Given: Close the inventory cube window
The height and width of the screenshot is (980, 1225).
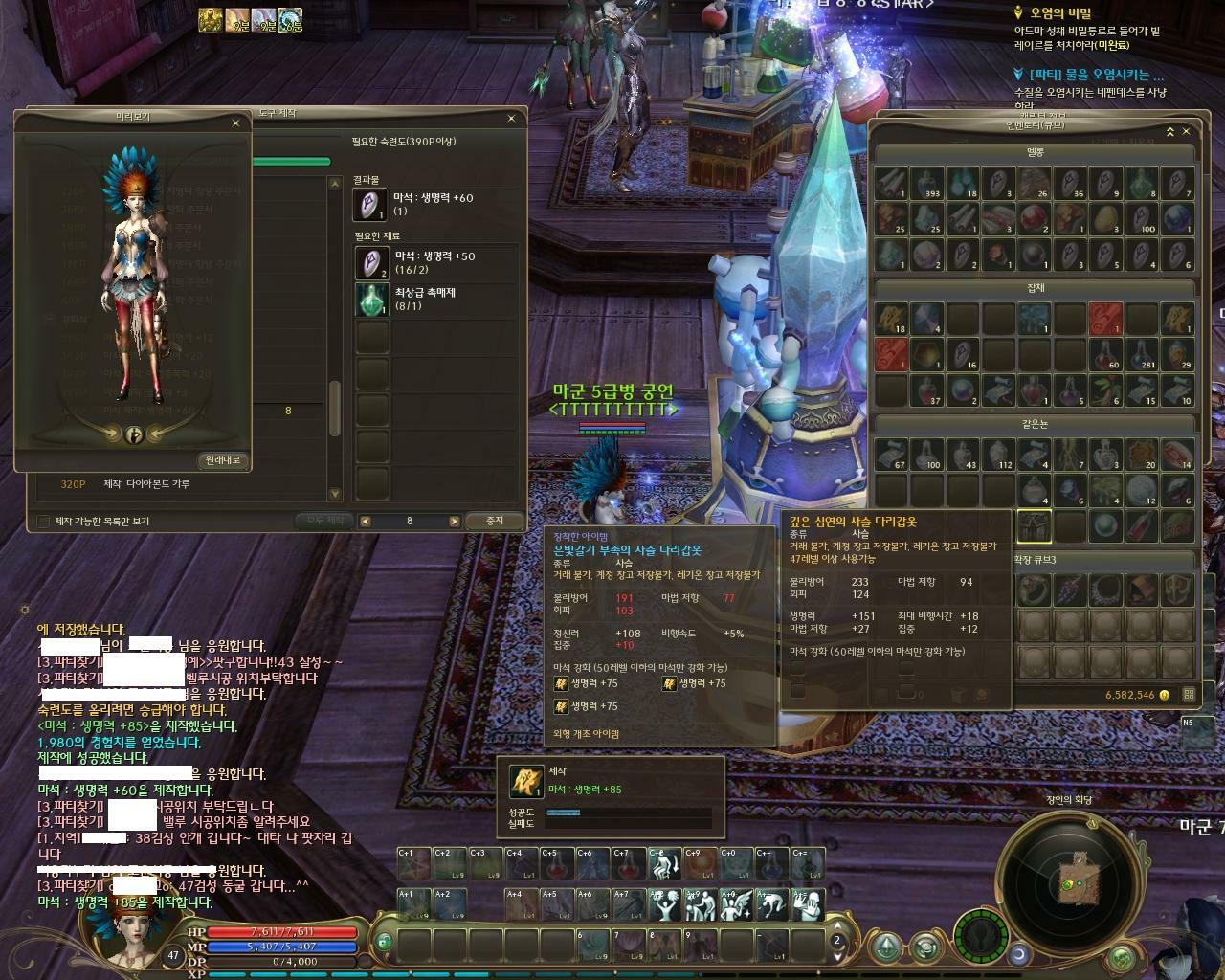Looking at the screenshot, I should pos(1187,131).
